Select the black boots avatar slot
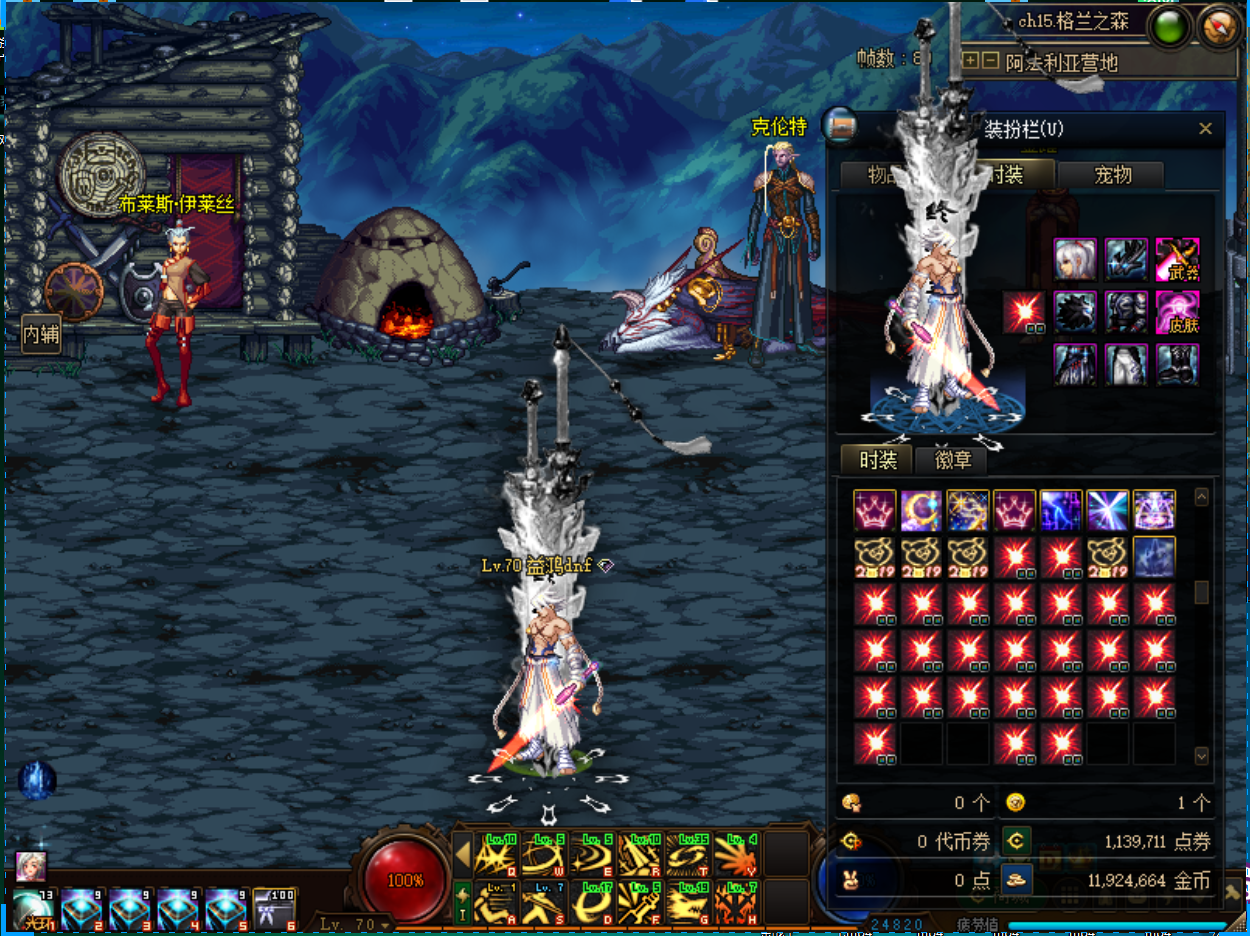1250x936 pixels. [x=1177, y=365]
